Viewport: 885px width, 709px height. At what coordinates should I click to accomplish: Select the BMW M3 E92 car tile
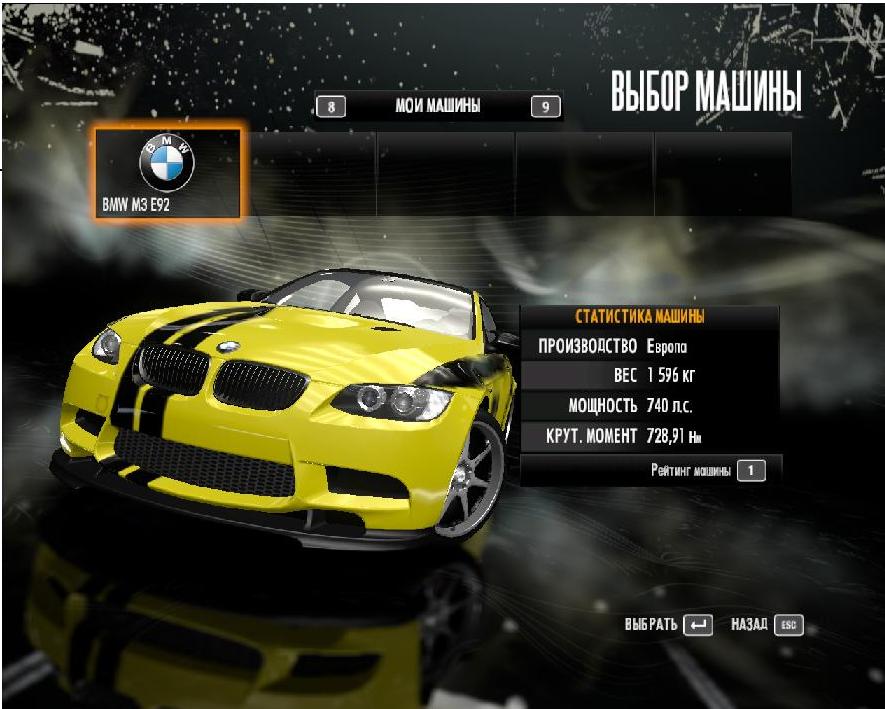click(x=167, y=173)
